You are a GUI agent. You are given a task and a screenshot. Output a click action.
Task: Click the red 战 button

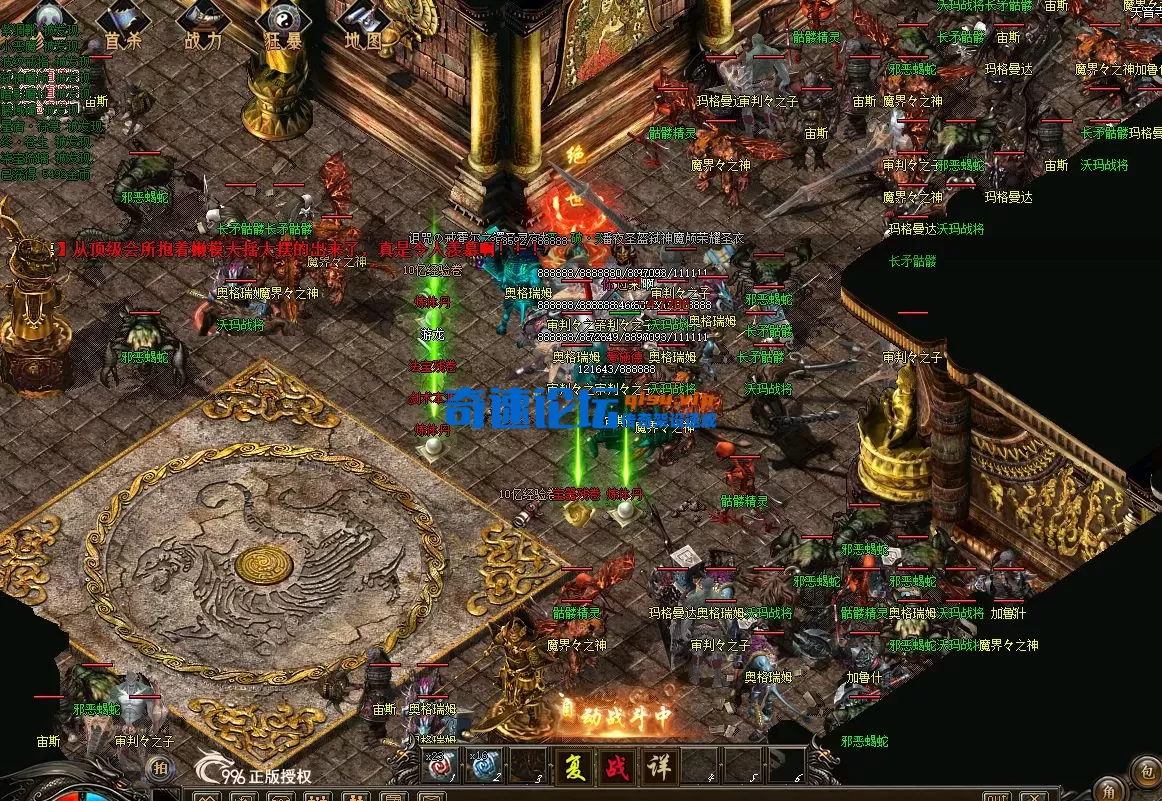(x=614, y=766)
